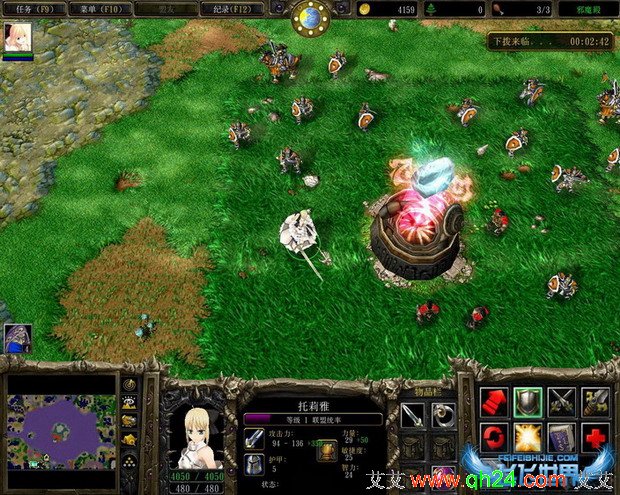Select the idle worker icon above minimap
Image resolution: width=620 pixels, height=495 pixels.
pos(17,338)
